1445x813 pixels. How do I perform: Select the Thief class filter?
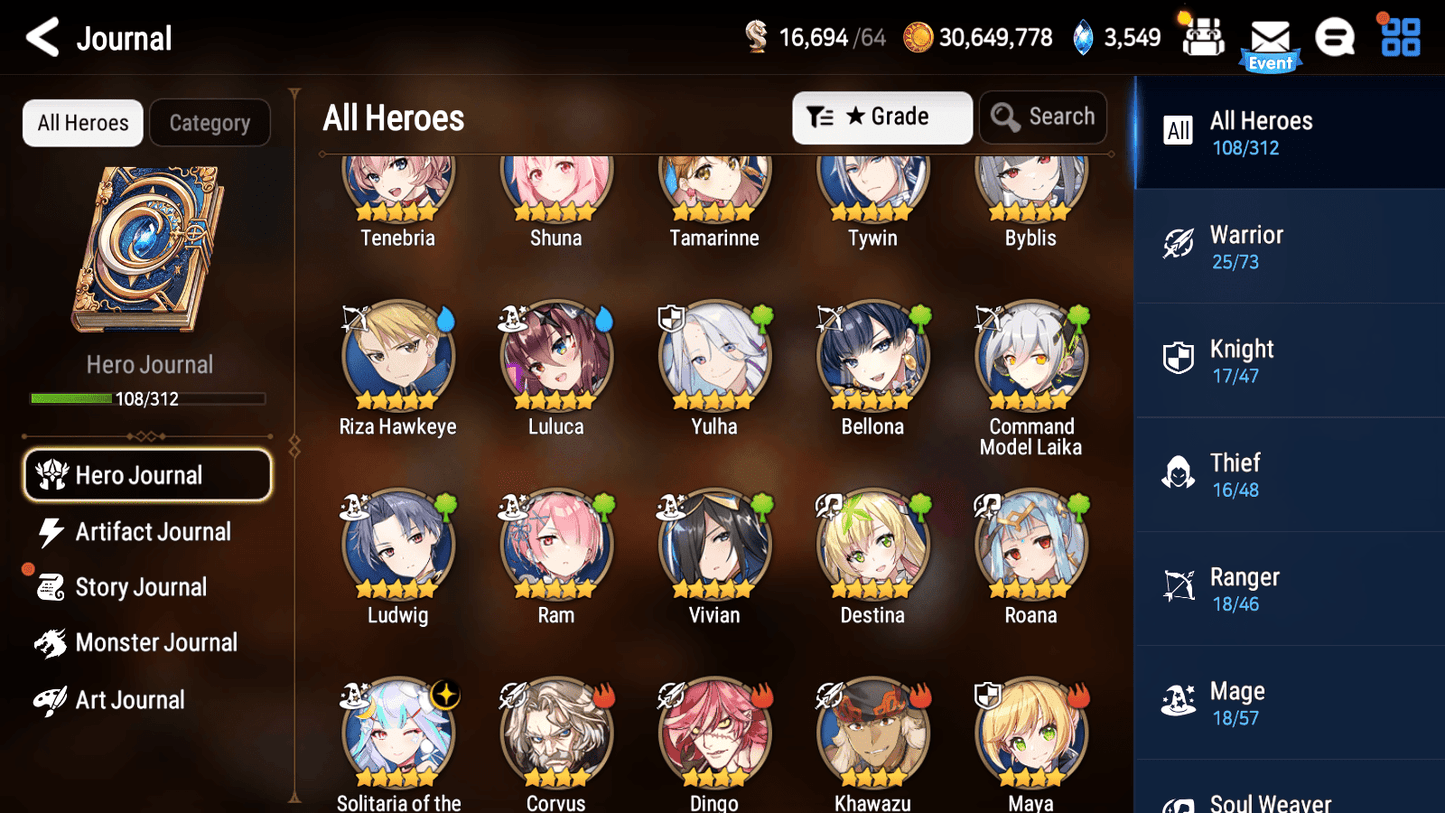coord(1289,474)
